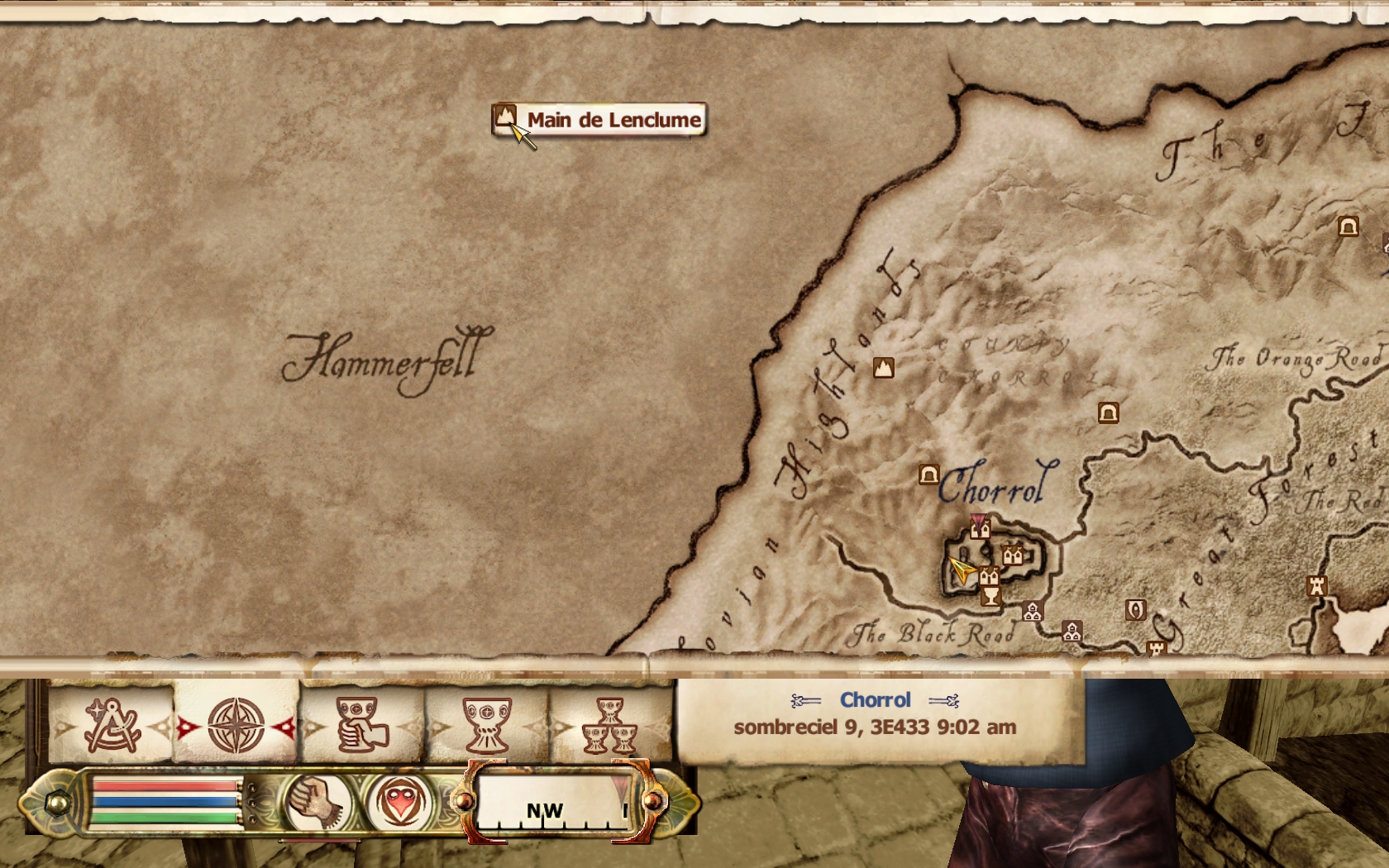Switch to the active quest tab showing fist holding goblet
The height and width of the screenshot is (868, 1389).
click(361, 726)
